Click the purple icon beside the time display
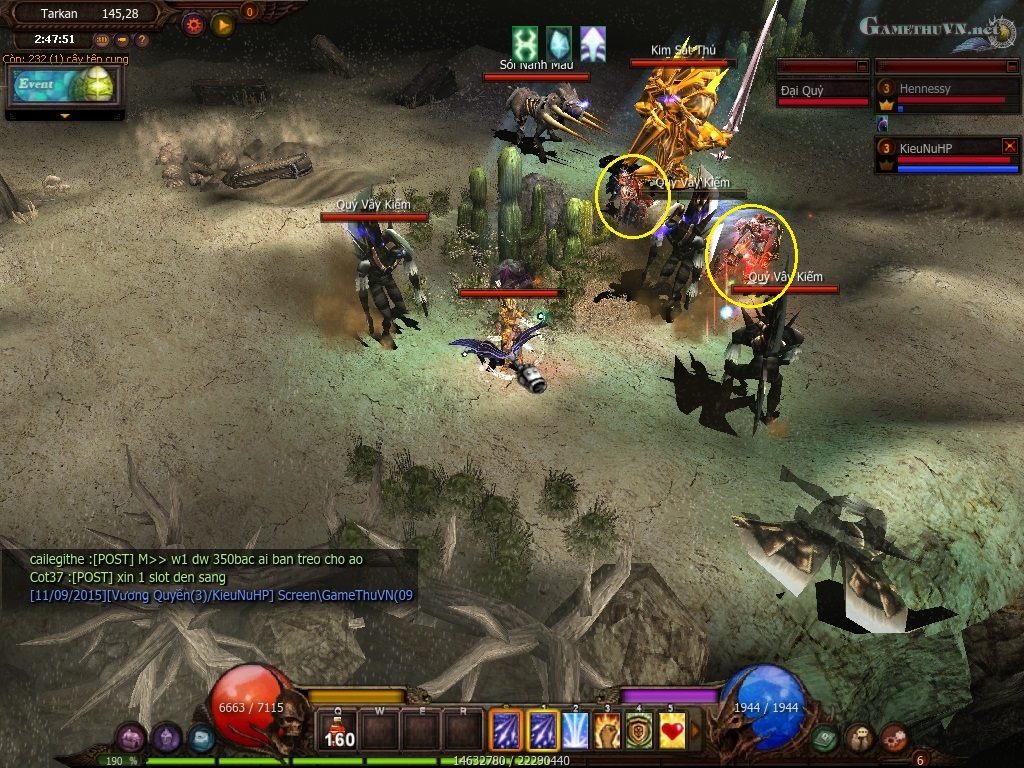 [122, 40]
